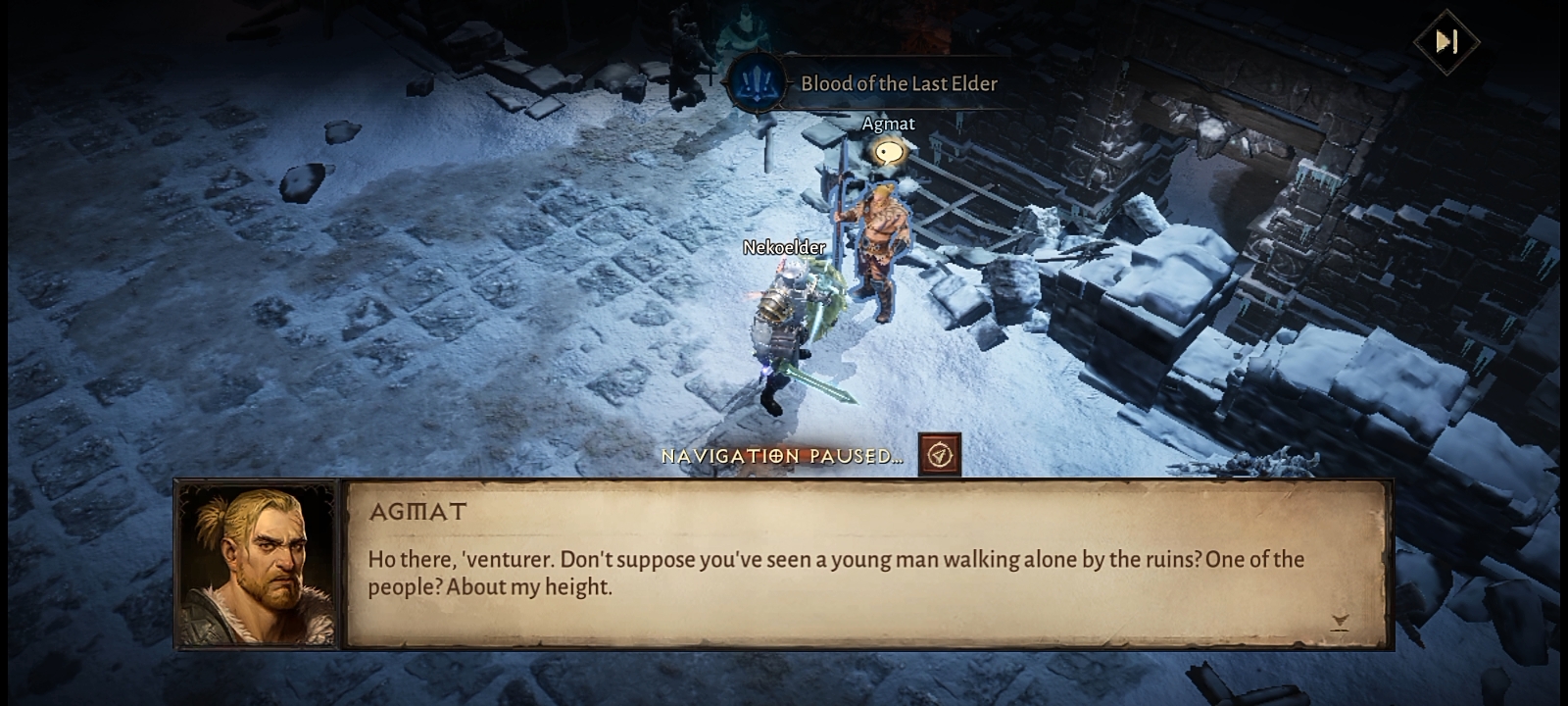The width and height of the screenshot is (1568, 706).
Task: Resume navigation using the compass icon
Action: [940, 455]
